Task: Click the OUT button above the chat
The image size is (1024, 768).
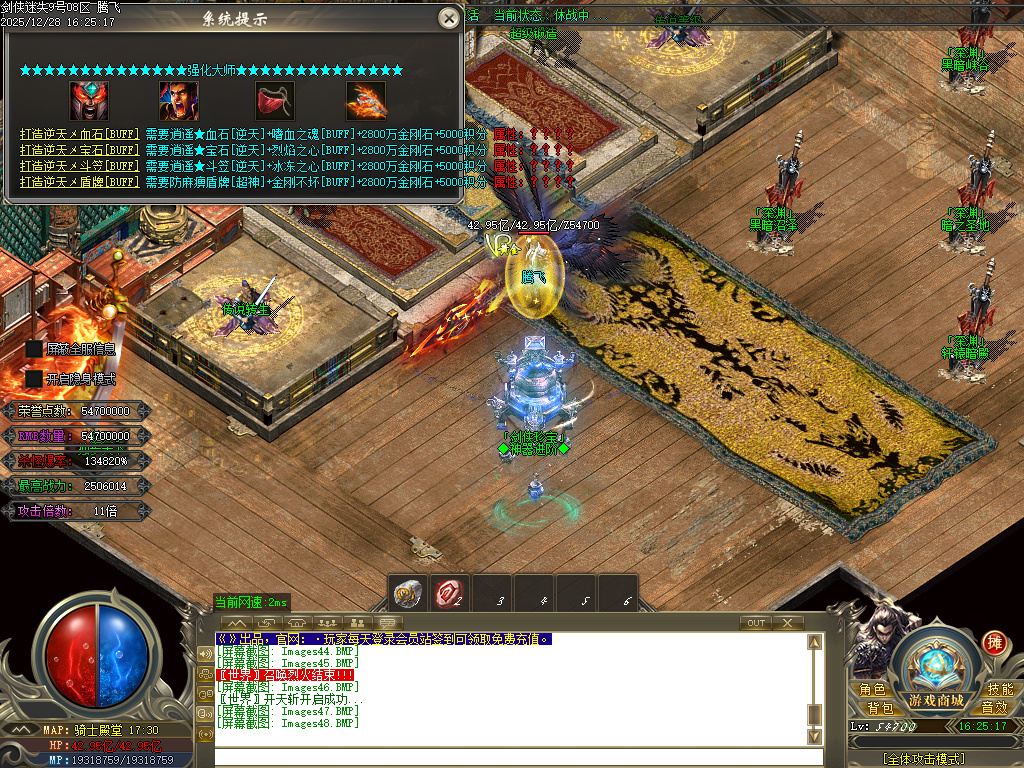Action: point(756,623)
